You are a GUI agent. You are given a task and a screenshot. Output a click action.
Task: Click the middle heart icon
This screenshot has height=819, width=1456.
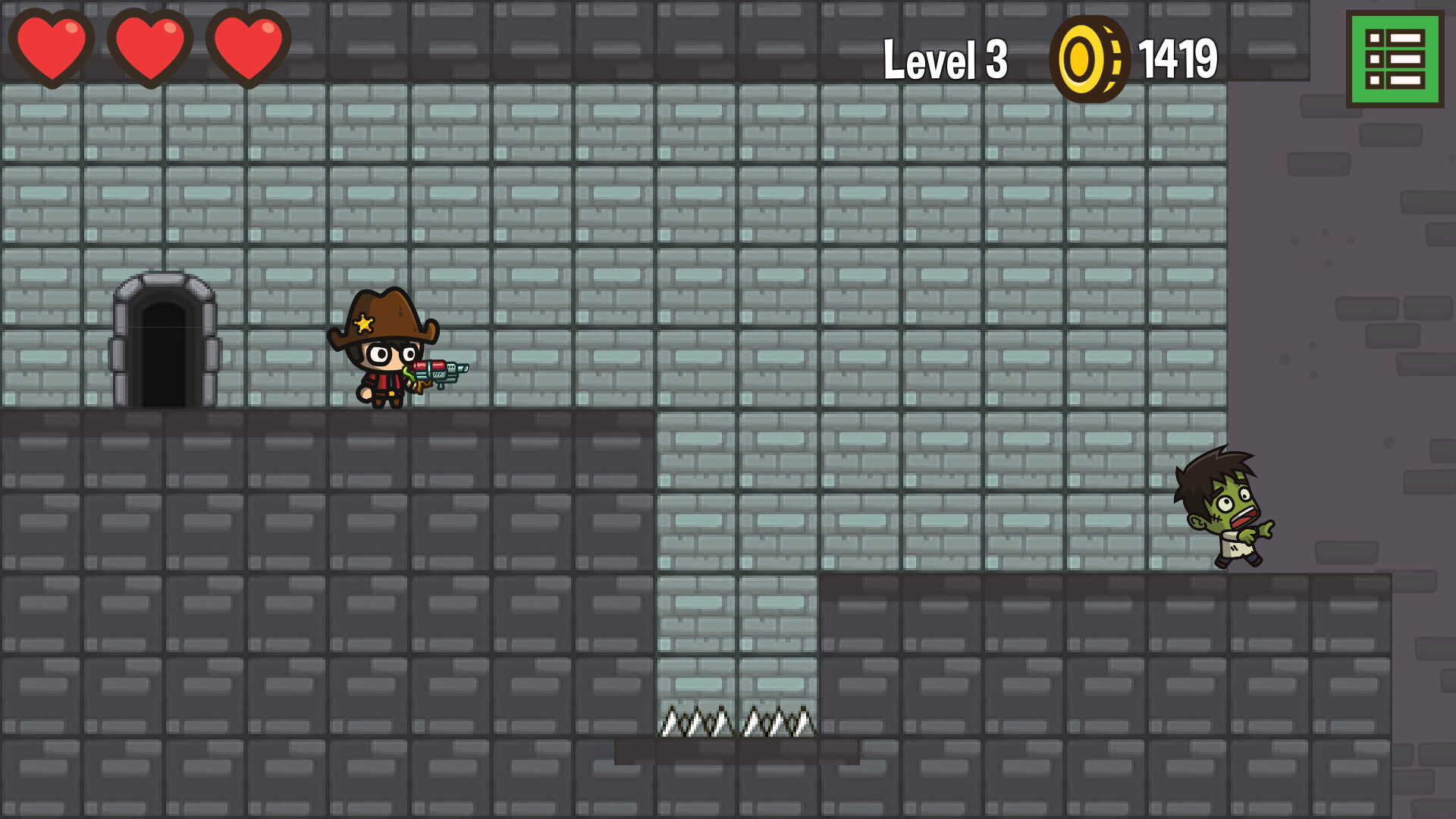click(150, 45)
